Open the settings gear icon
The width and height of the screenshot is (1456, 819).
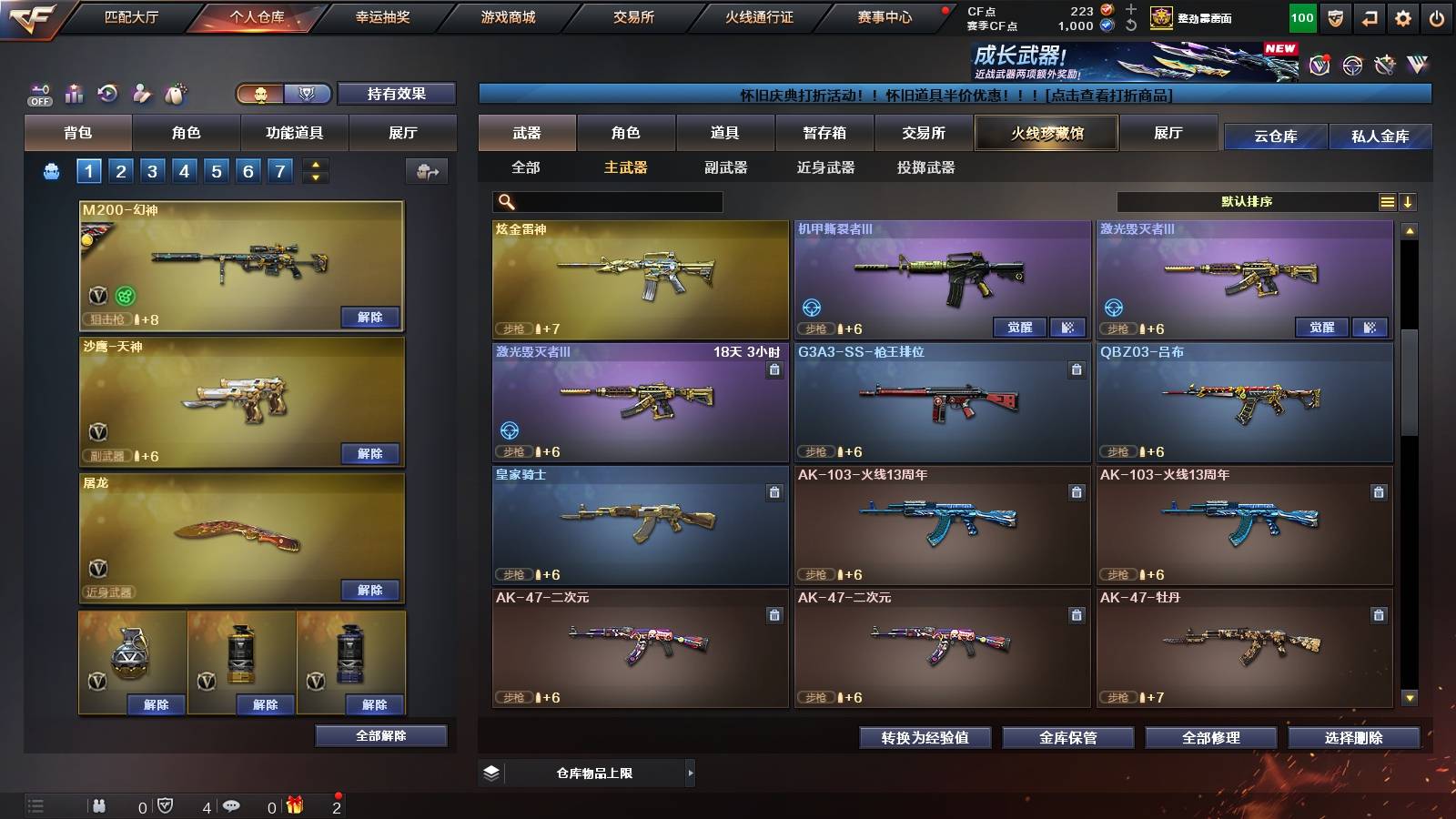1404,17
